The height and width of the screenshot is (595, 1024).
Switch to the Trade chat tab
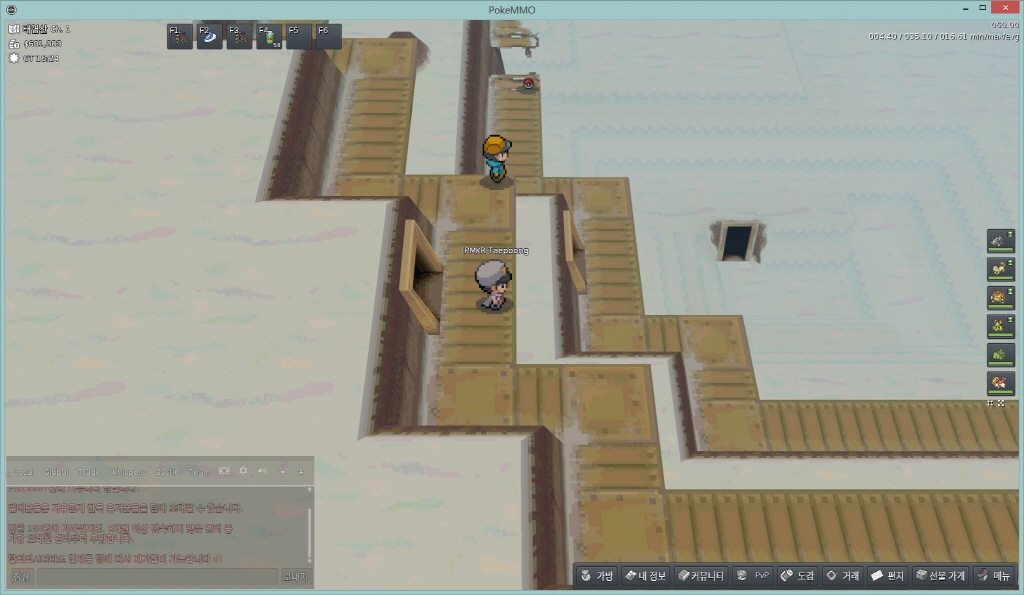pyautogui.click(x=88, y=471)
